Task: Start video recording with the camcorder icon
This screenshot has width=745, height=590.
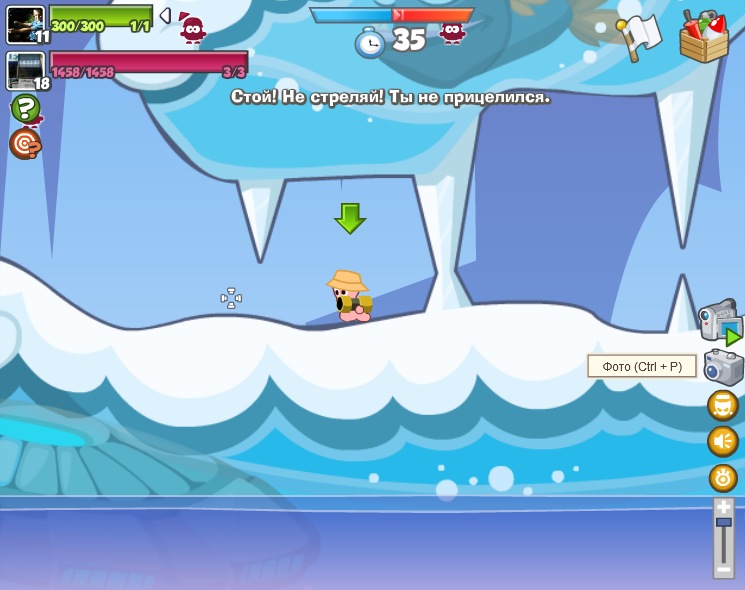Action: [x=720, y=322]
